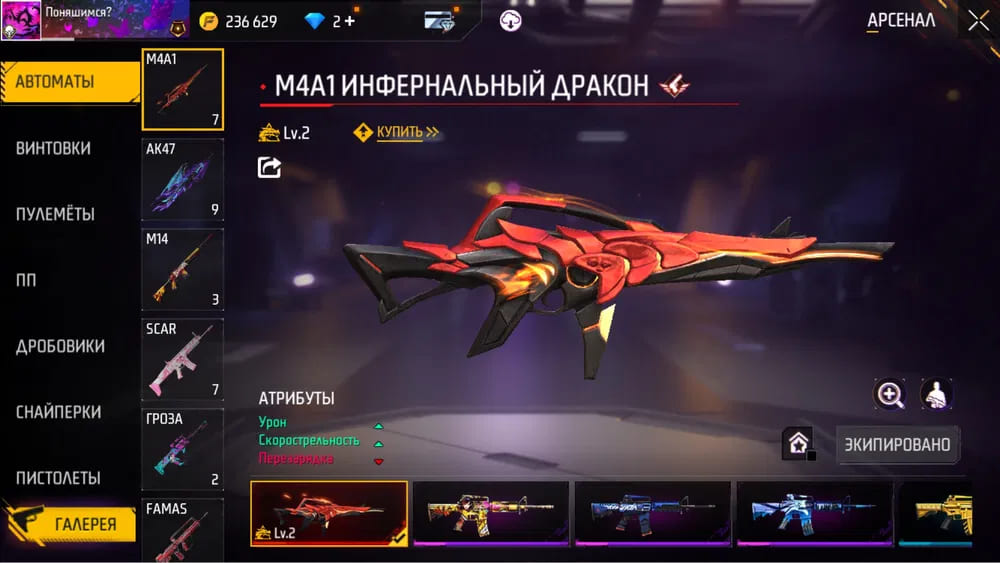1000x563 pixels.
Task: Open the Дробовики category
Action: [x=60, y=346]
